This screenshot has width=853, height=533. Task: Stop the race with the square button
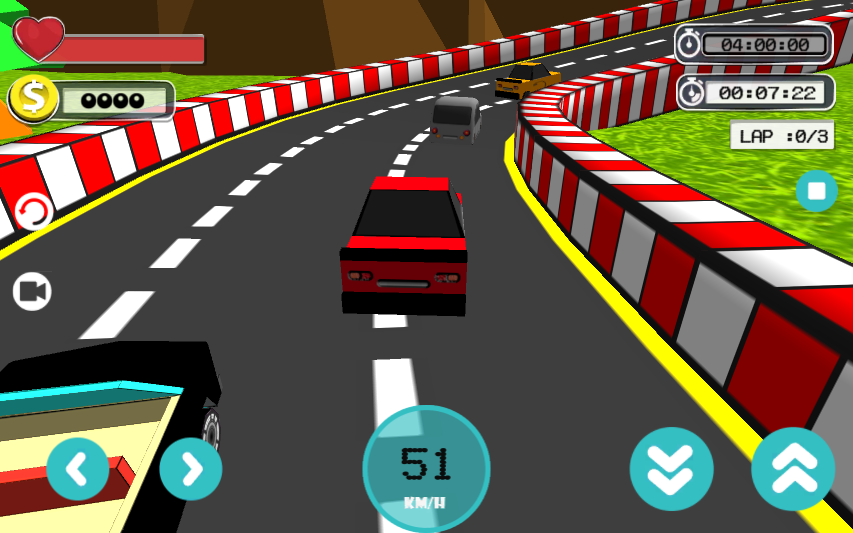click(816, 190)
